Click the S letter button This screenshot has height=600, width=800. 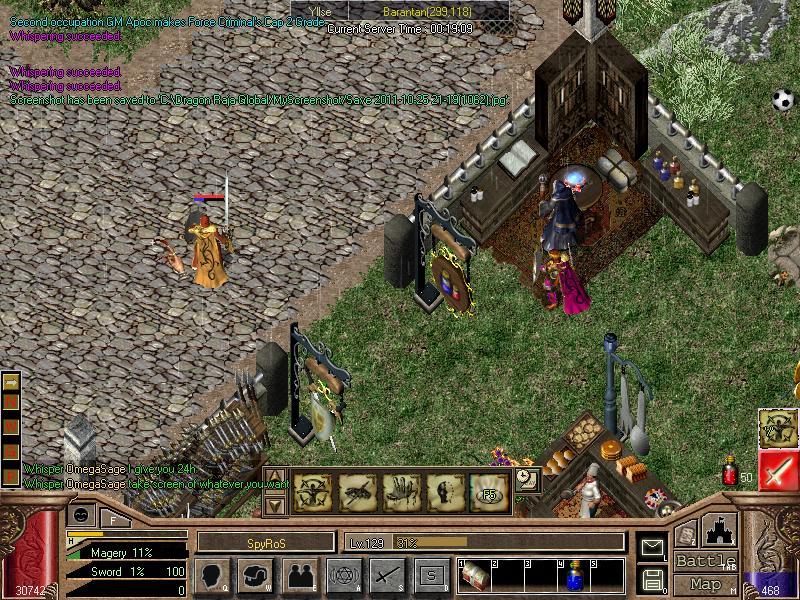(x=431, y=575)
